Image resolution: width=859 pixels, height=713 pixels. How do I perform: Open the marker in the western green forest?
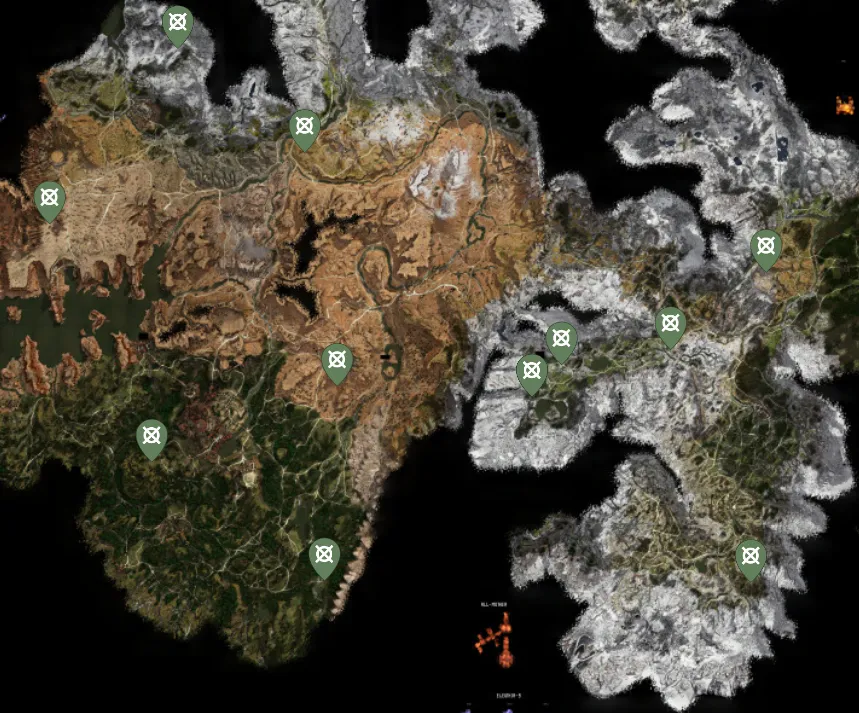point(151,437)
